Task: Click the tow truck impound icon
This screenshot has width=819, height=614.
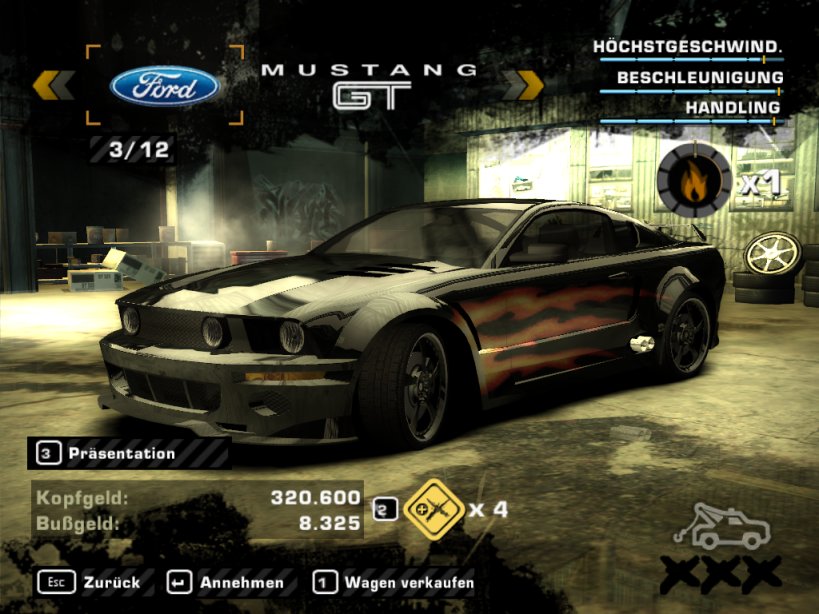Action: (x=722, y=527)
